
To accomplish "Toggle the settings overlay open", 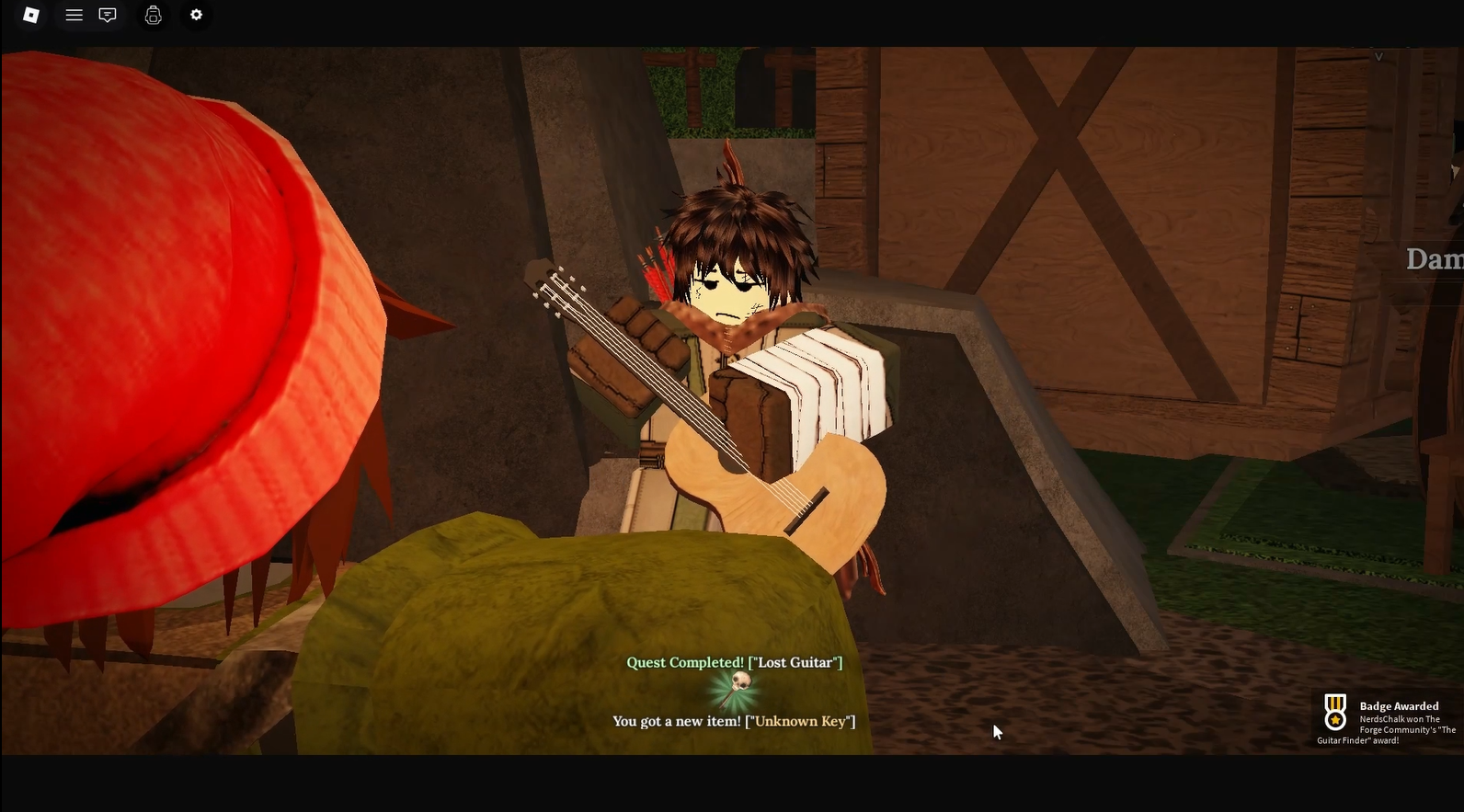I will tap(195, 15).
